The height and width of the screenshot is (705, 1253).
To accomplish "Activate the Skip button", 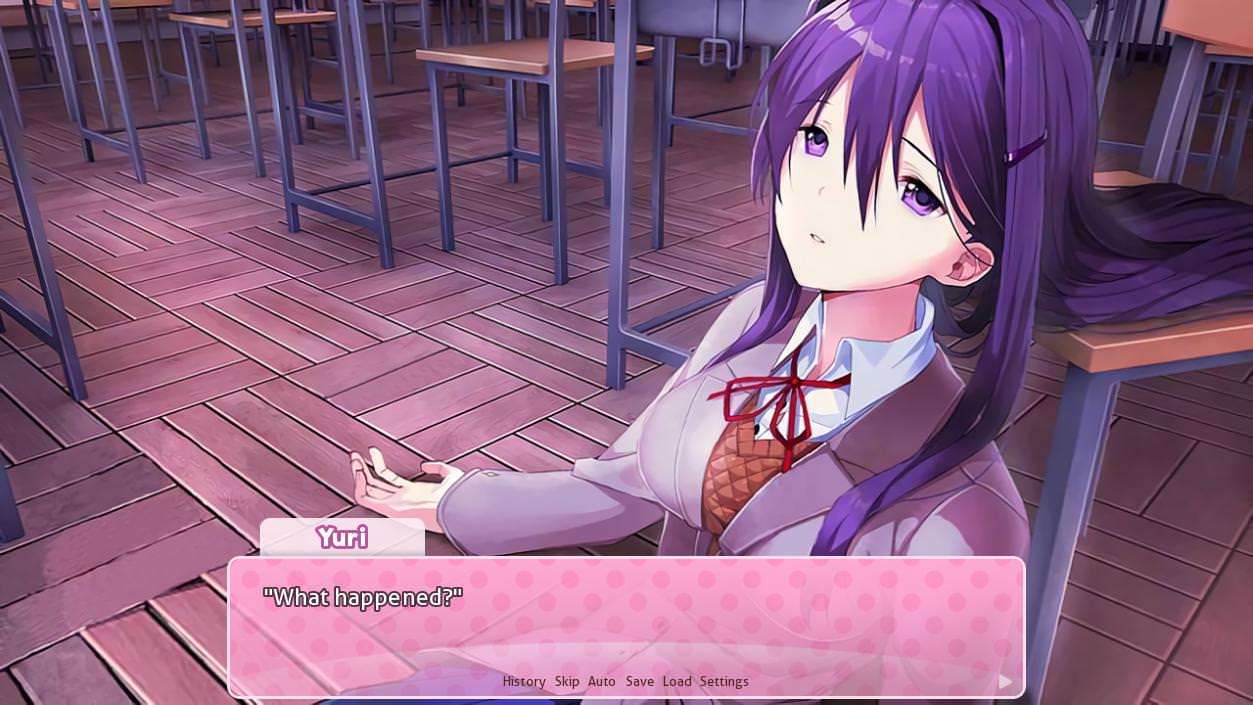I will tap(567, 681).
